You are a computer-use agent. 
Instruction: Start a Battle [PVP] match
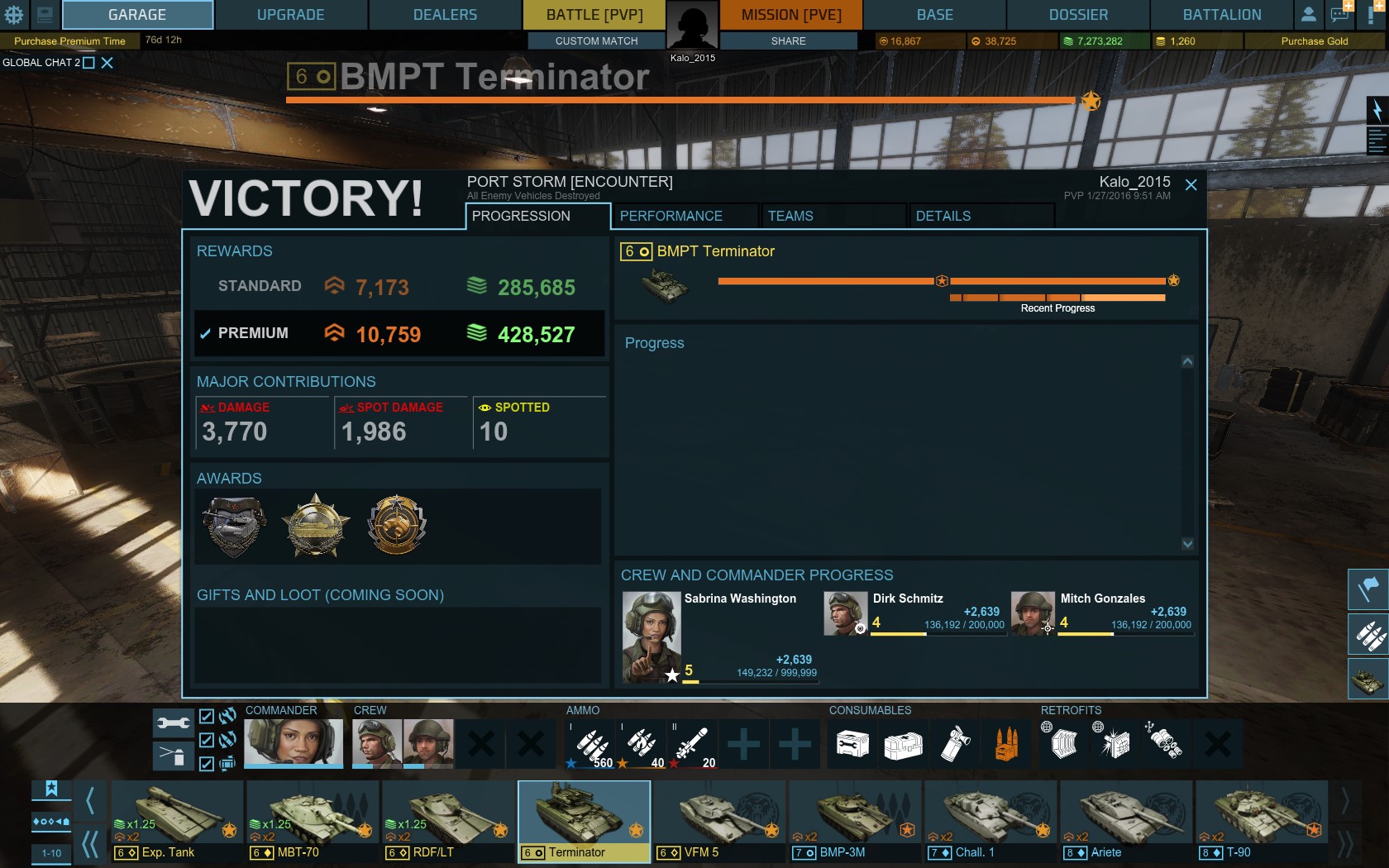click(594, 15)
